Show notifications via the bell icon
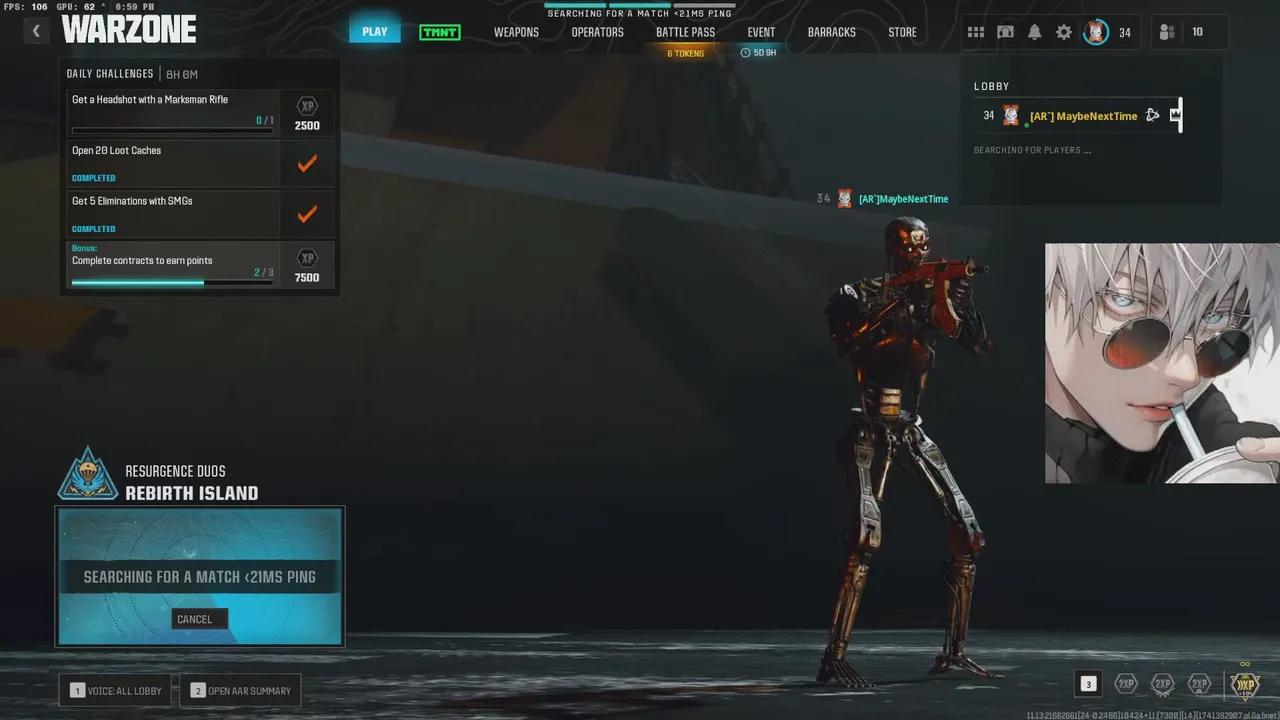Screen dimensions: 1280x720 tap(1035, 32)
